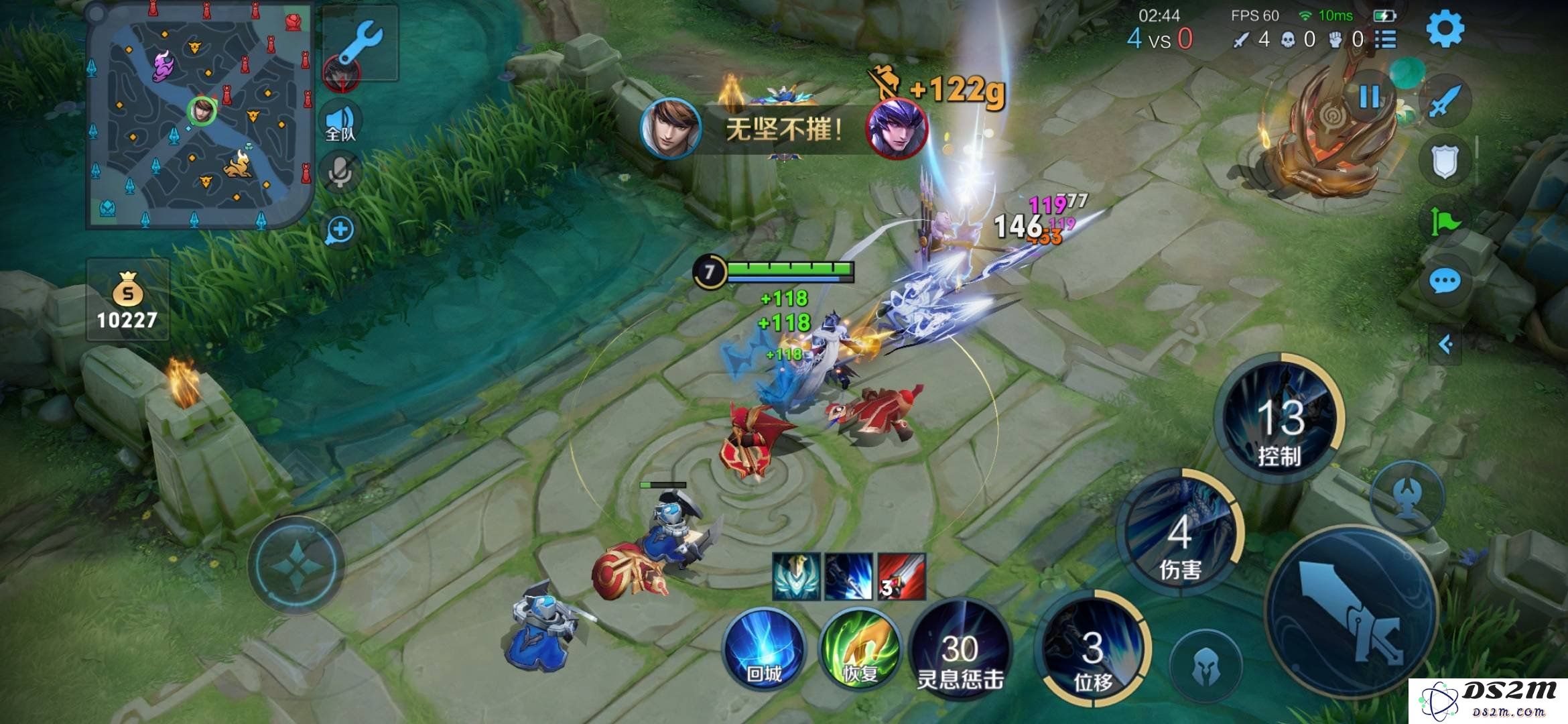Image resolution: width=1568 pixels, height=724 pixels.
Task: Click the minimap
Action: pyautogui.click(x=200, y=114)
